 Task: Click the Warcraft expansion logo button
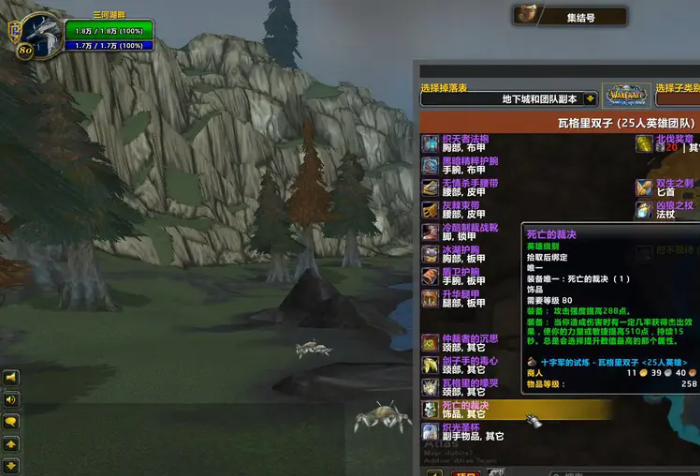point(628,96)
